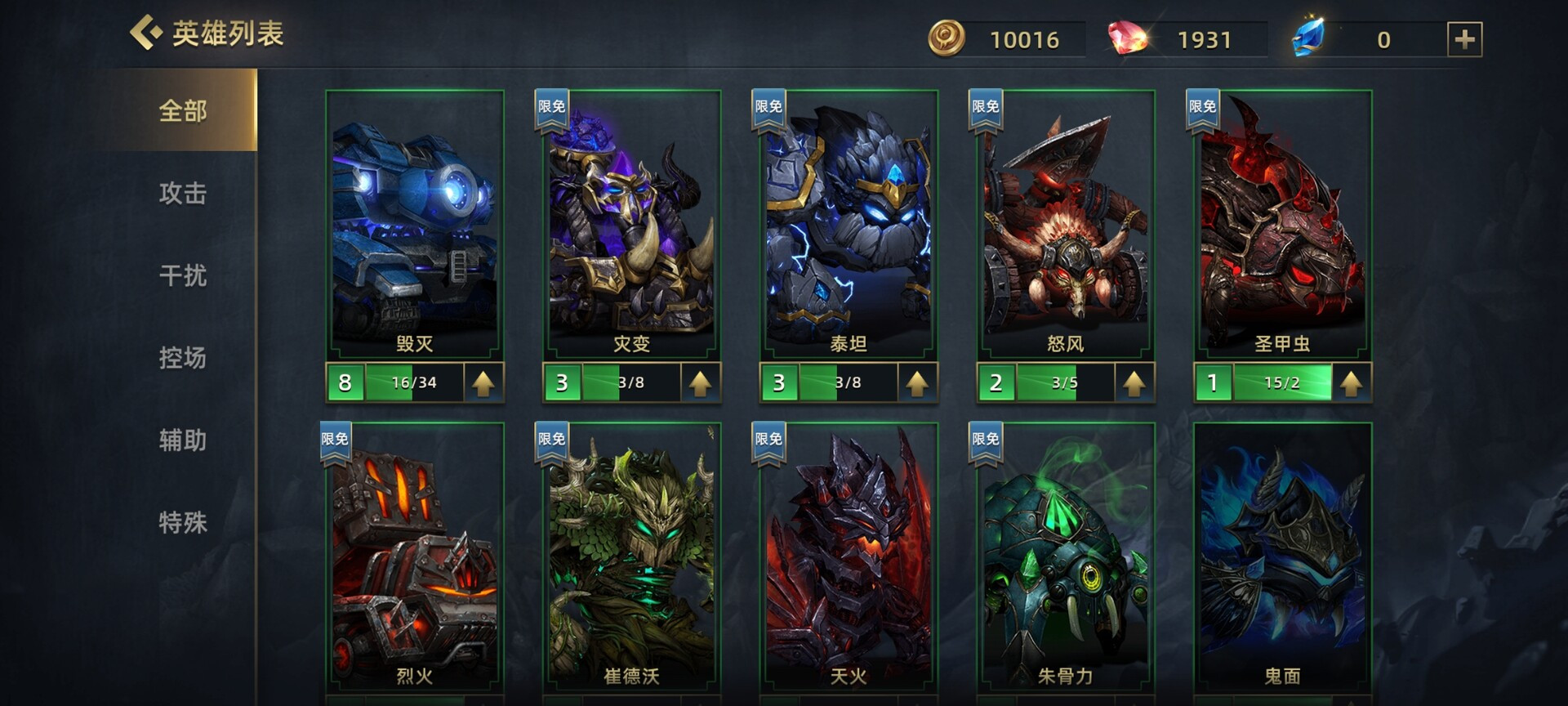Screen dimensions: 1568x706
Task: Upgrade 毁灭 with its arrow button
Action: click(483, 382)
